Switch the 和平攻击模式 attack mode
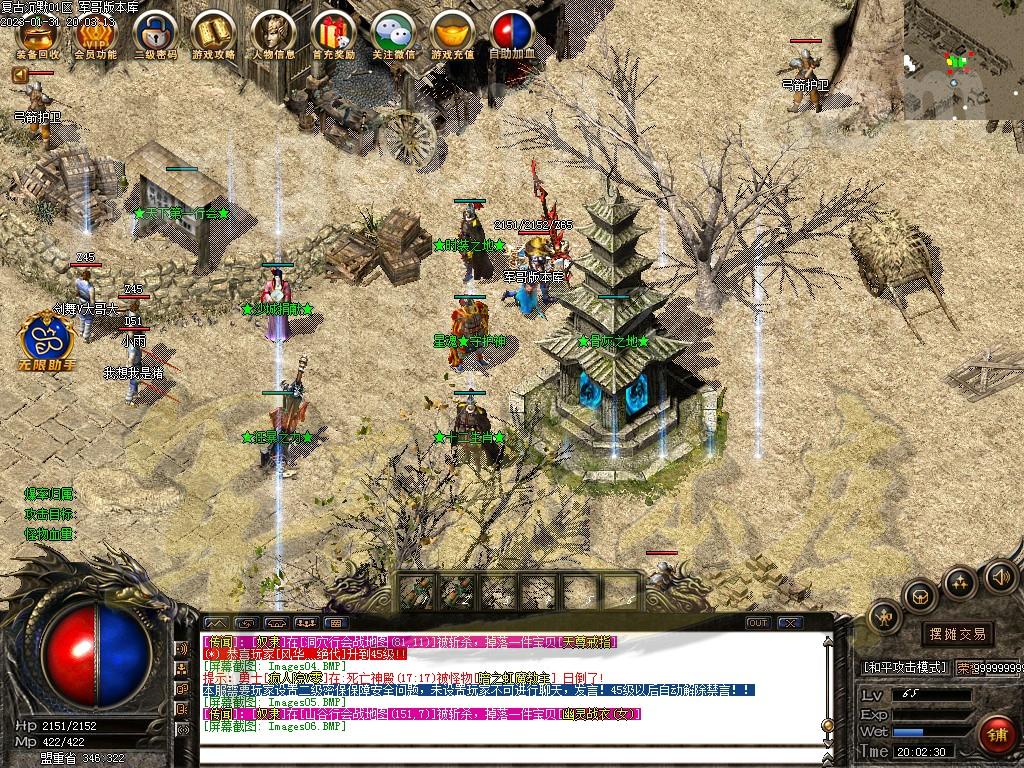The height and width of the screenshot is (768, 1024). tap(904, 667)
